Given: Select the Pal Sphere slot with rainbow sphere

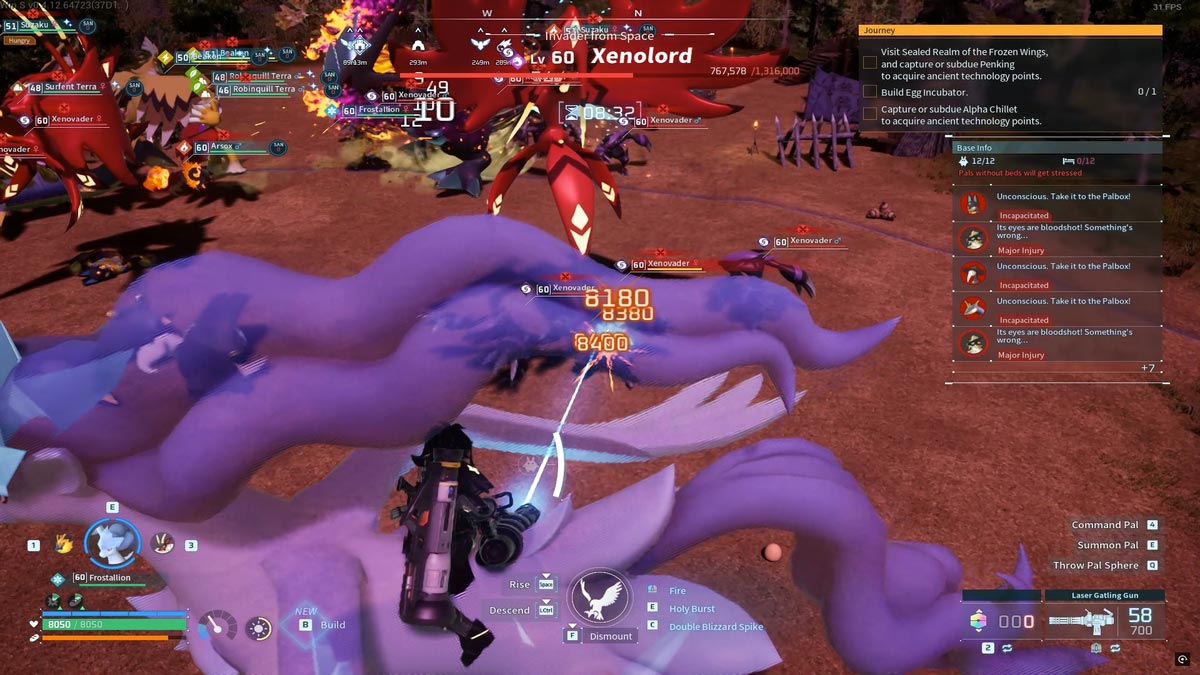Looking at the screenshot, I should point(979,621).
